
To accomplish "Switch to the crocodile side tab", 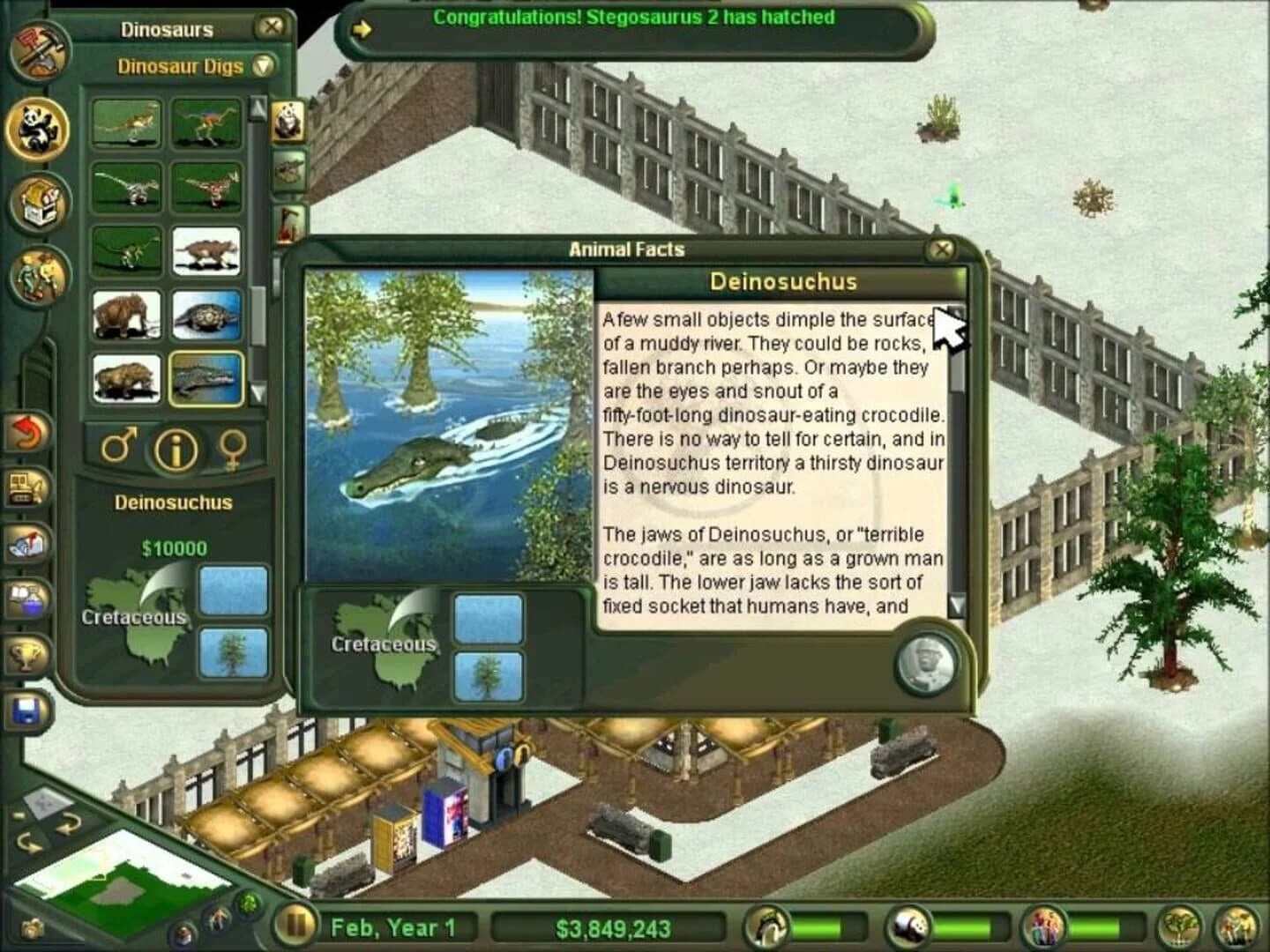I will coord(288,169).
